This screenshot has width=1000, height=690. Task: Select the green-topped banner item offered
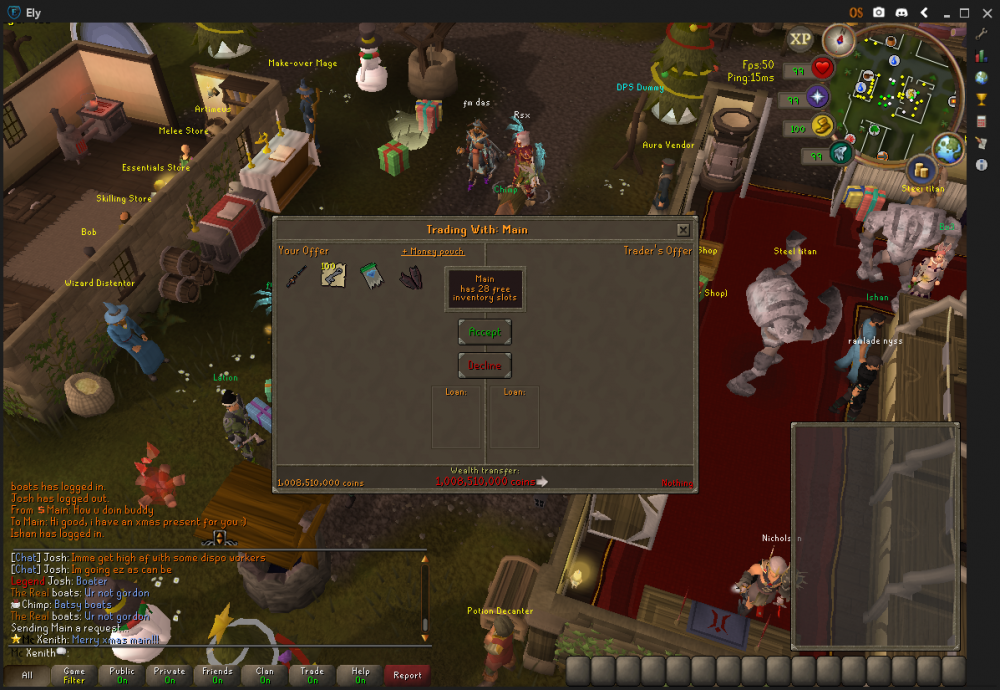(372, 276)
